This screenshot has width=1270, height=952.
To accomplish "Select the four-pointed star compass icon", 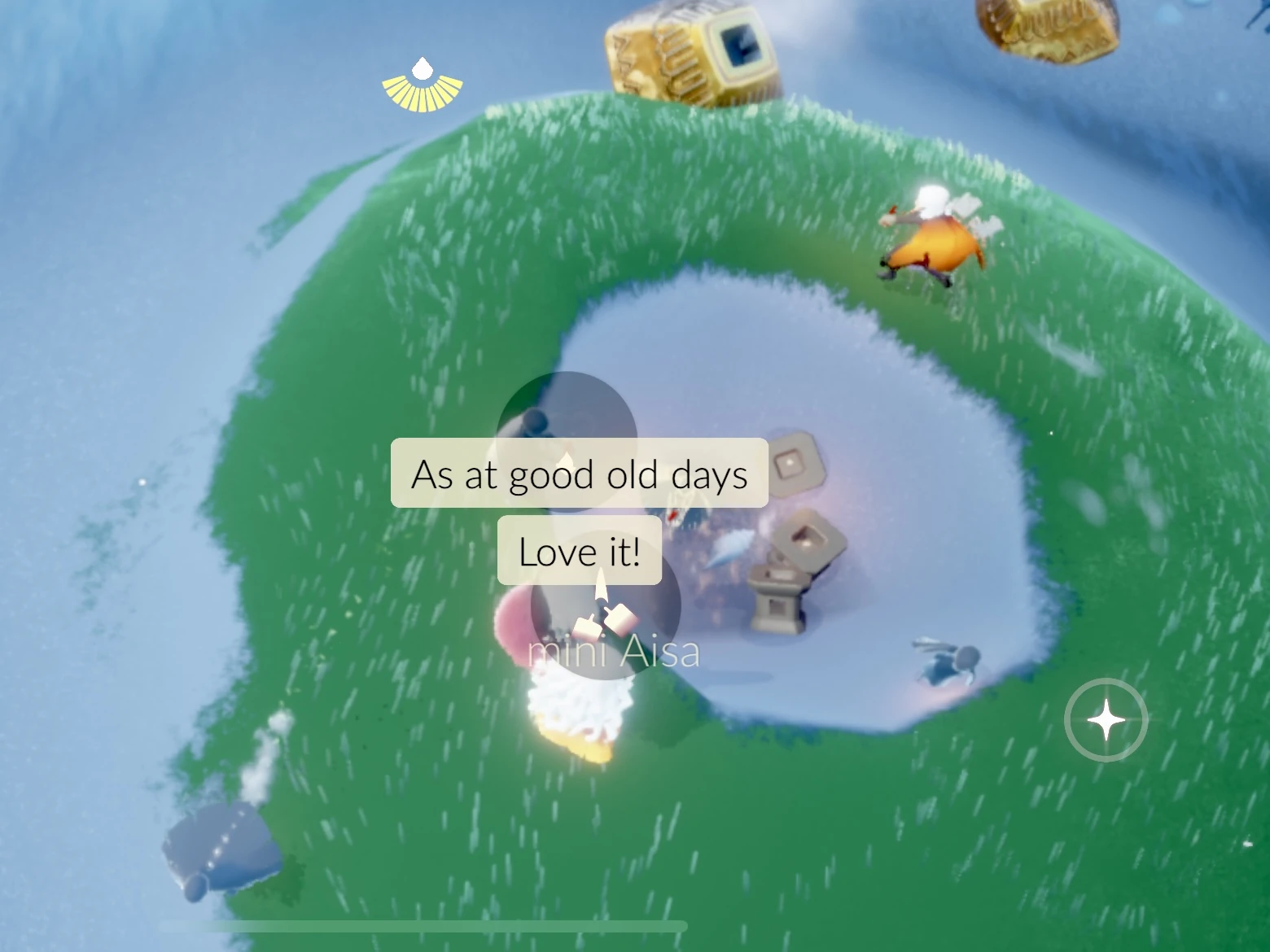I will click(1105, 719).
